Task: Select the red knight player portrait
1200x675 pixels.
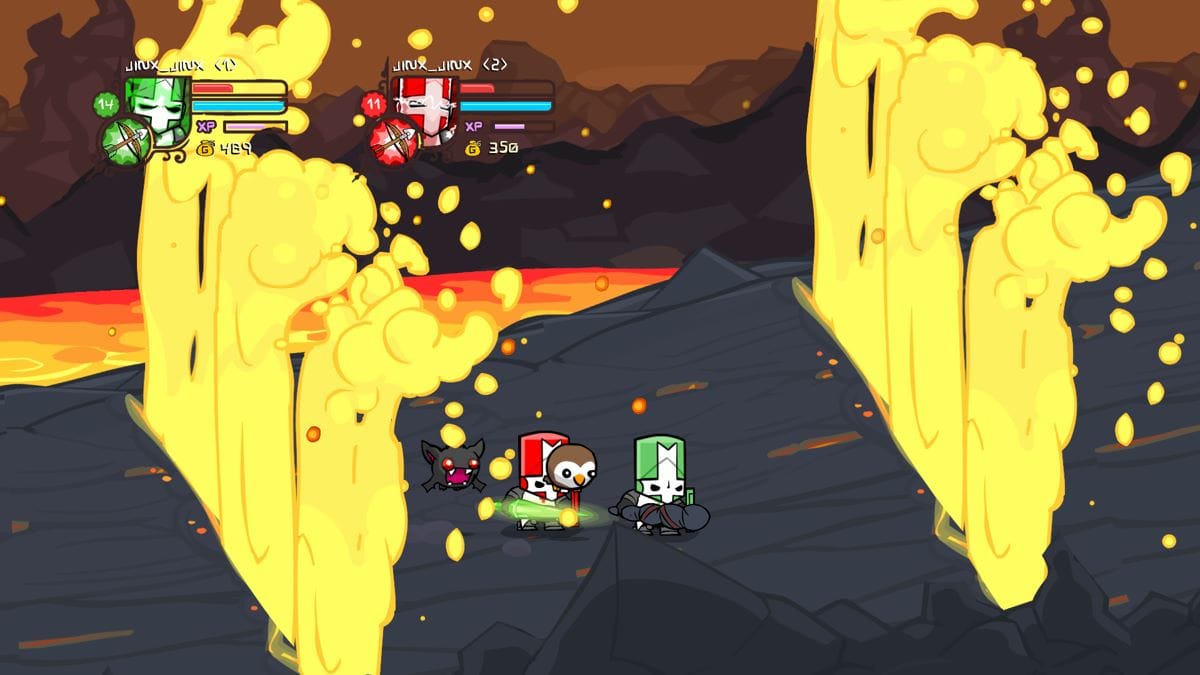Action: click(423, 103)
